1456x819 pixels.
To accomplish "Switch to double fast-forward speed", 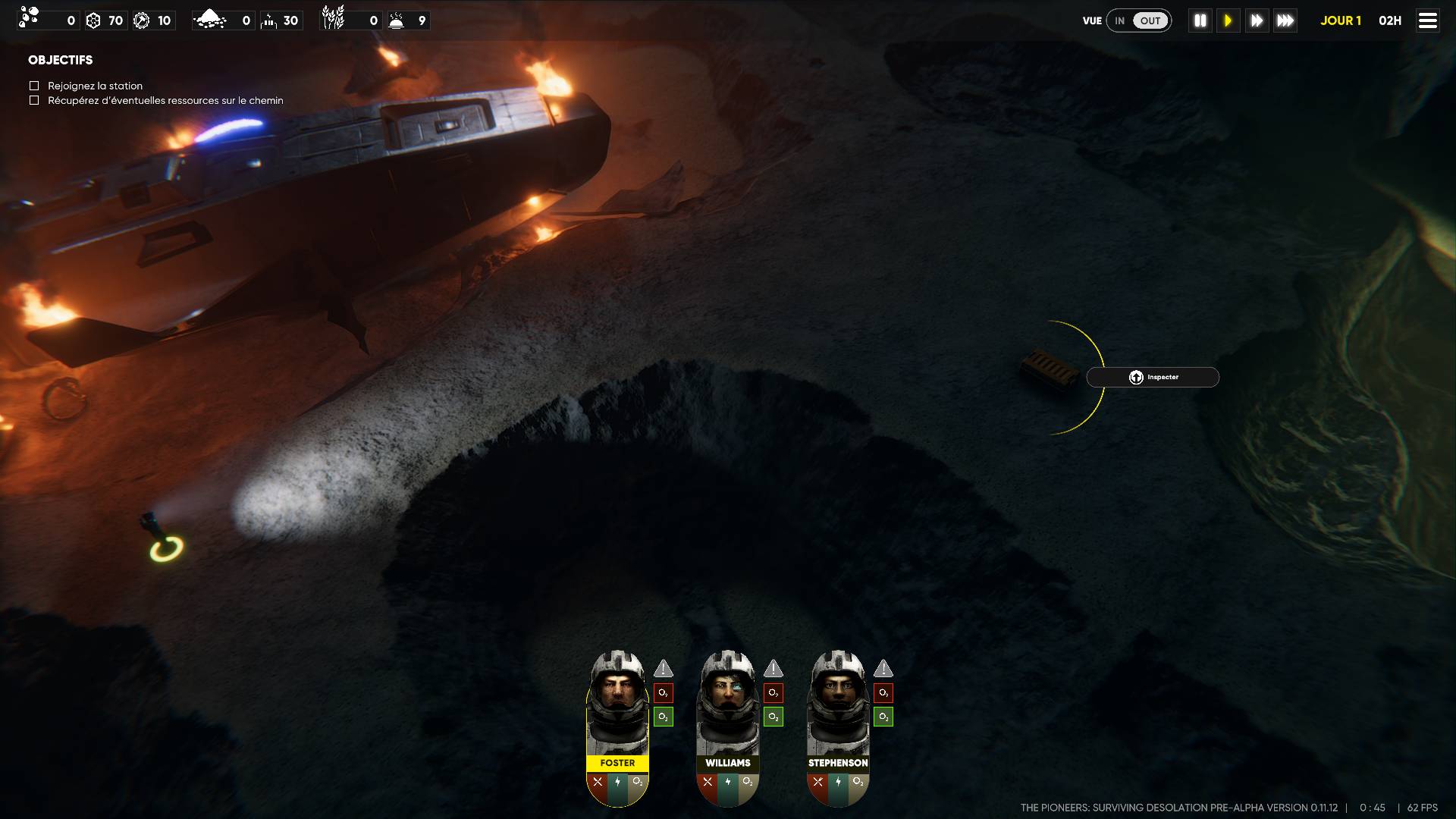I will 1257,20.
